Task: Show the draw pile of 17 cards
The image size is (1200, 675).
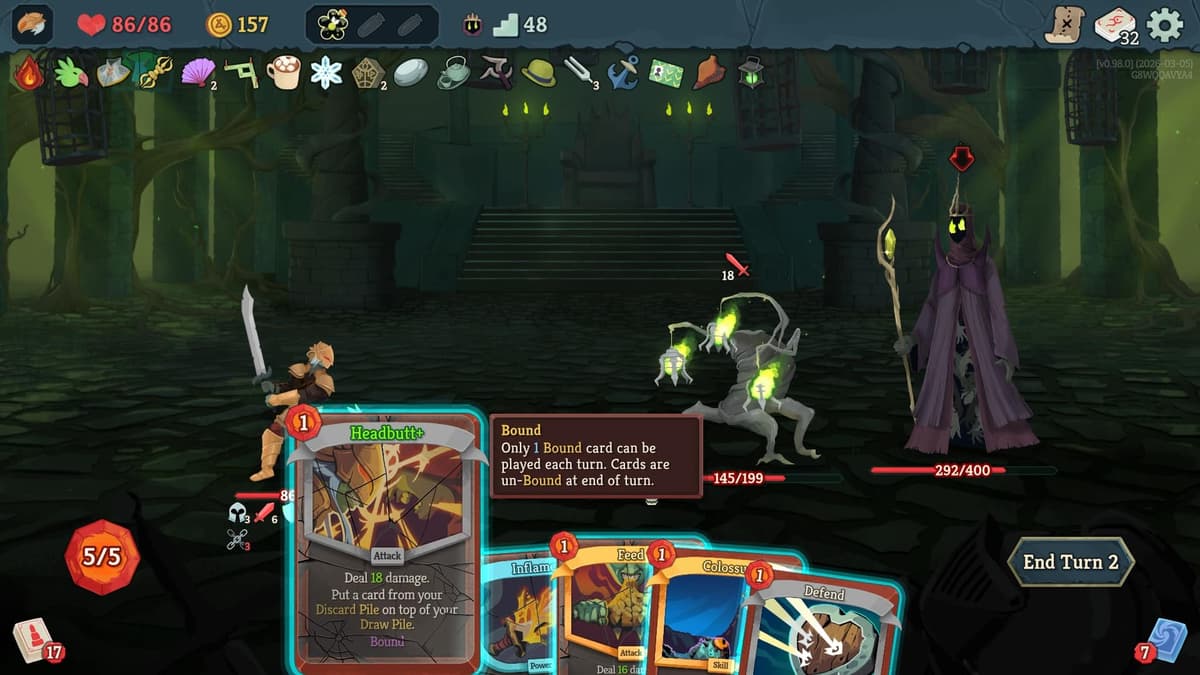Action: pyautogui.click(x=32, y=640)
